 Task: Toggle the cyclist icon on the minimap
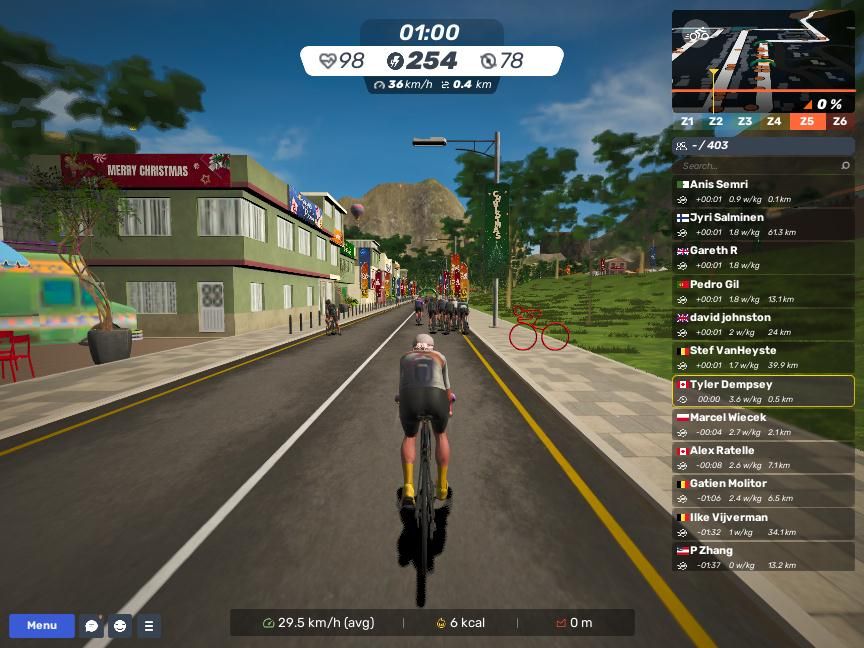pos(697,36)
